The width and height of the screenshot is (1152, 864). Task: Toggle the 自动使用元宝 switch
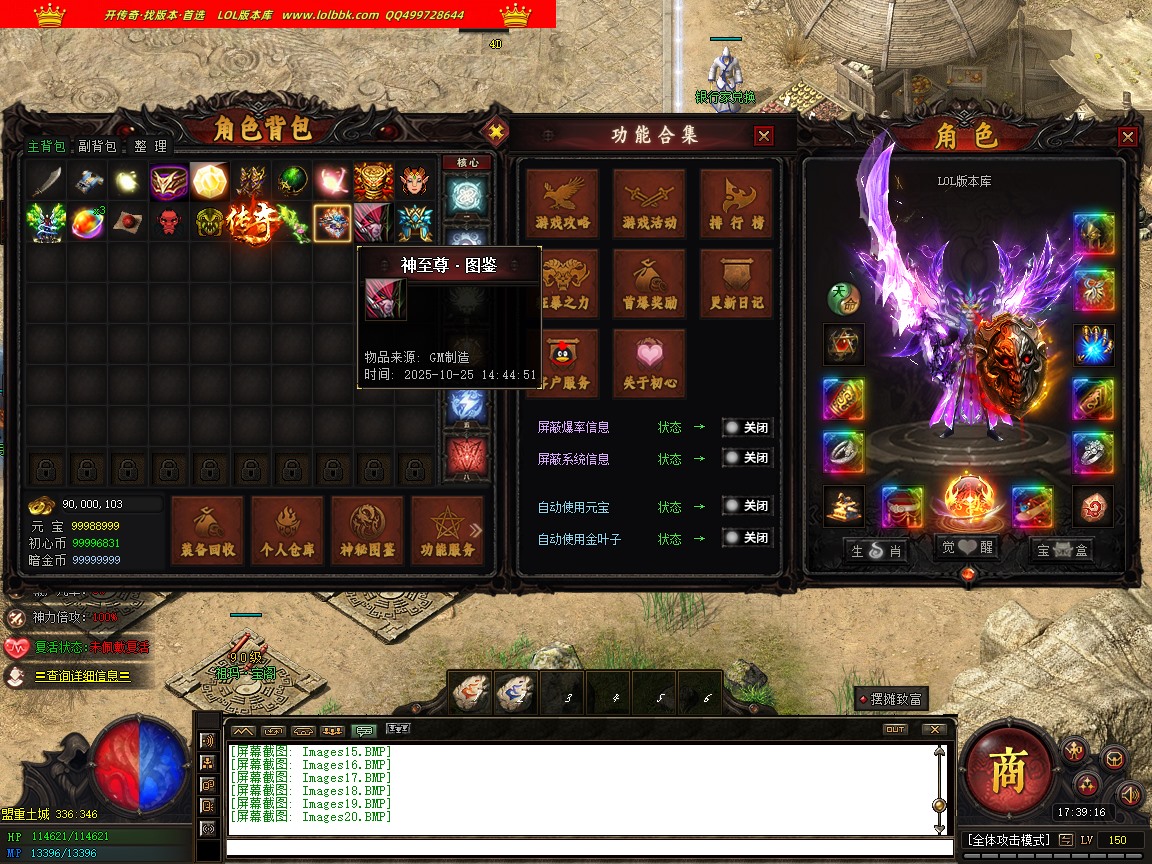[747, 507]
